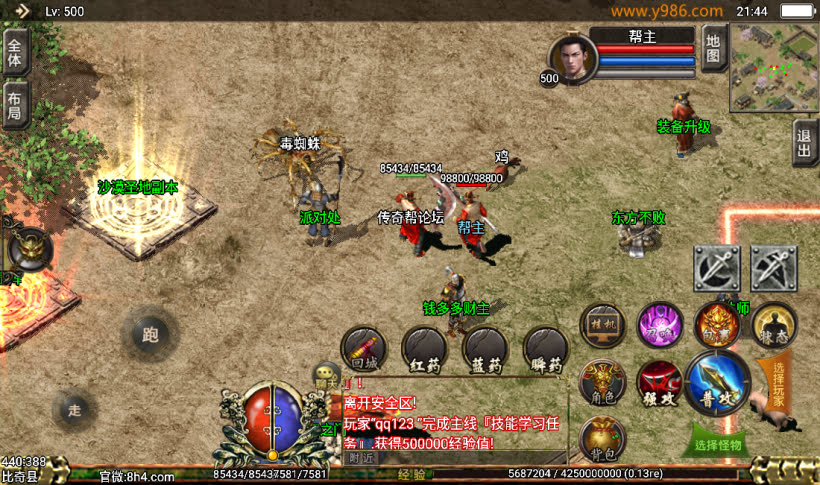Click the minimap in the corner
This screenshot has height=485, width=820.
point(773,66)
